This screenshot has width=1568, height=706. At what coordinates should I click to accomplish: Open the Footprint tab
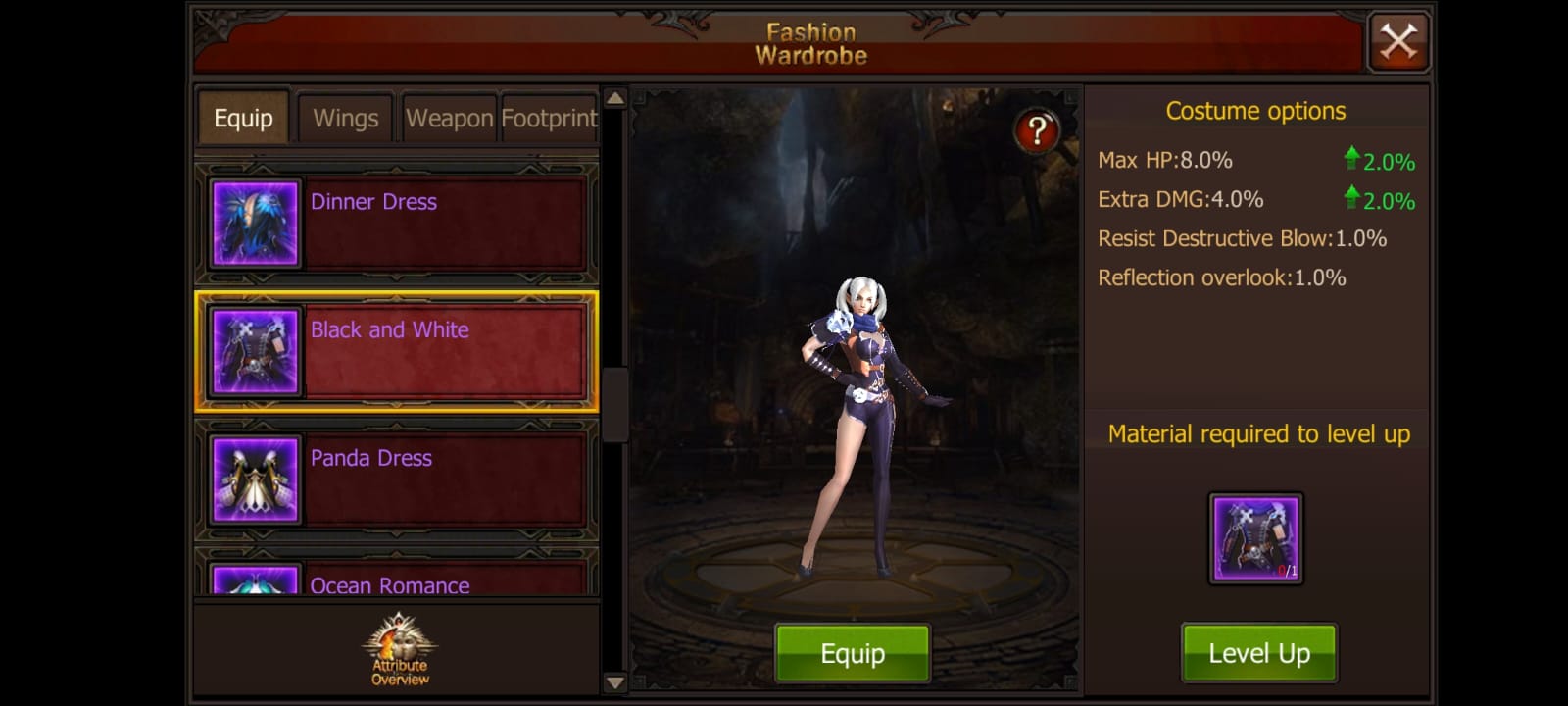pyautogui.click(x=548, y=118)
